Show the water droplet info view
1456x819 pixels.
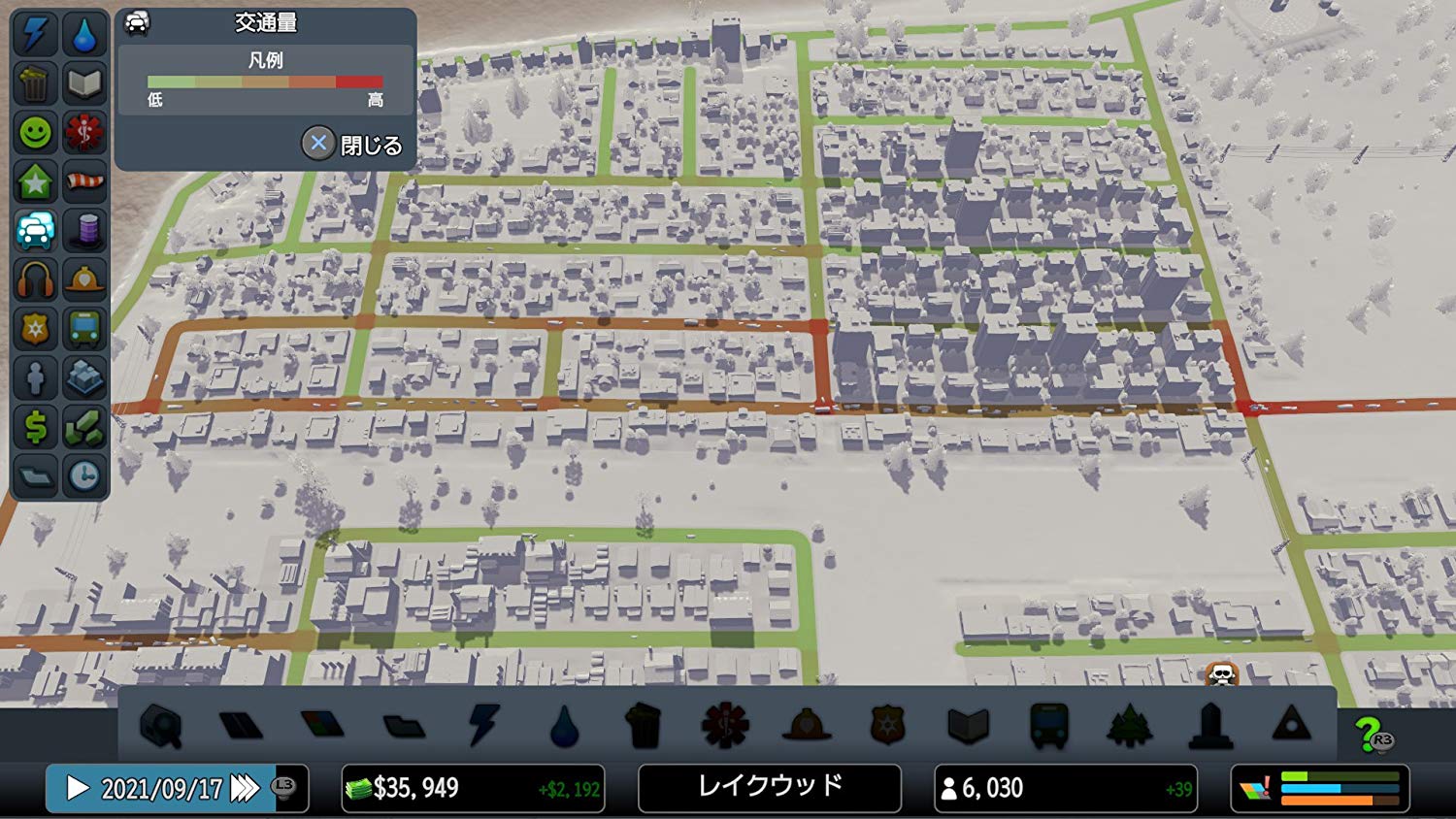click(84, 34)
